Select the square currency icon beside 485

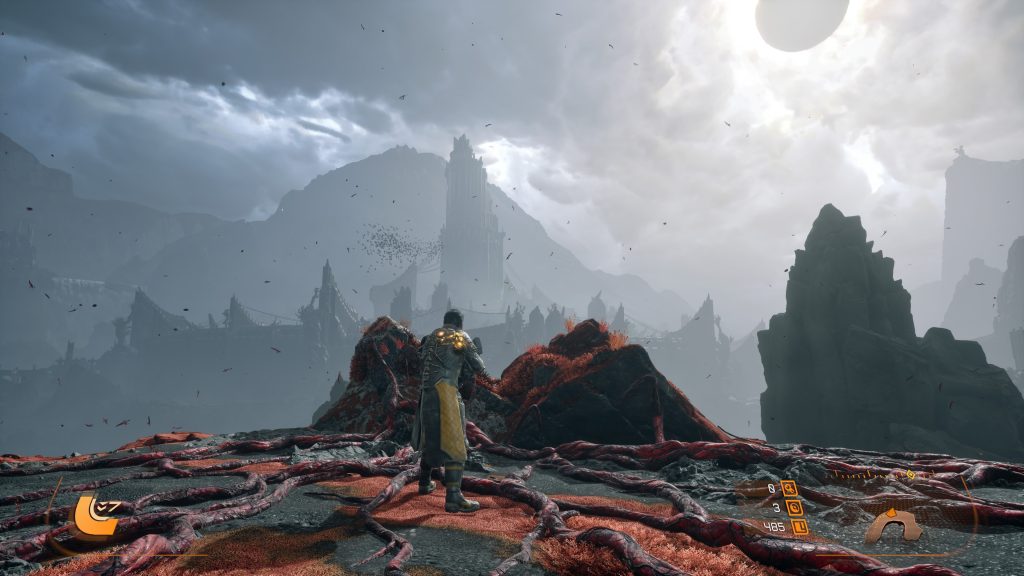[799, 526]
